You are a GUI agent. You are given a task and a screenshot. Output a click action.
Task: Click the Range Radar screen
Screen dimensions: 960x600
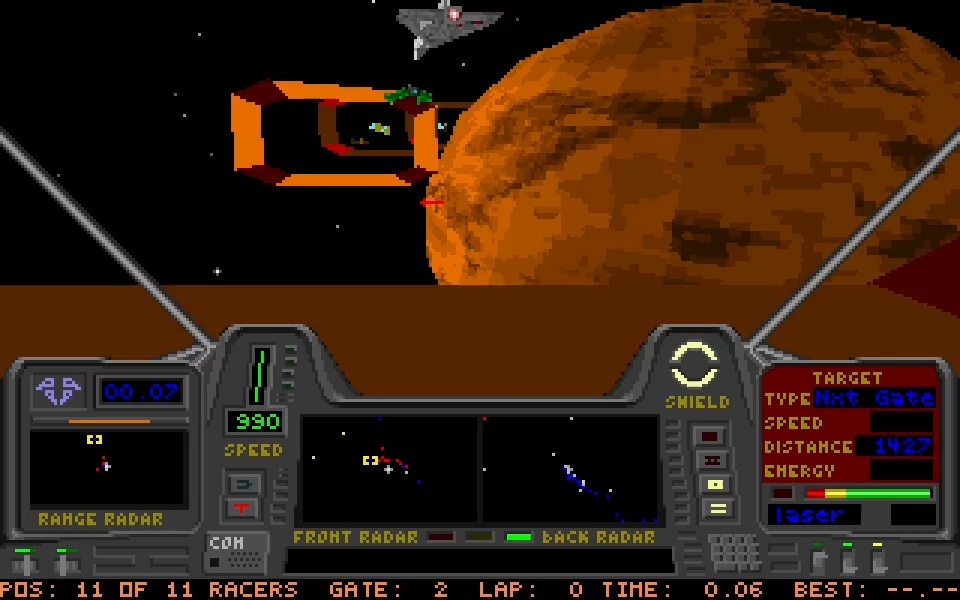[107, 467]
